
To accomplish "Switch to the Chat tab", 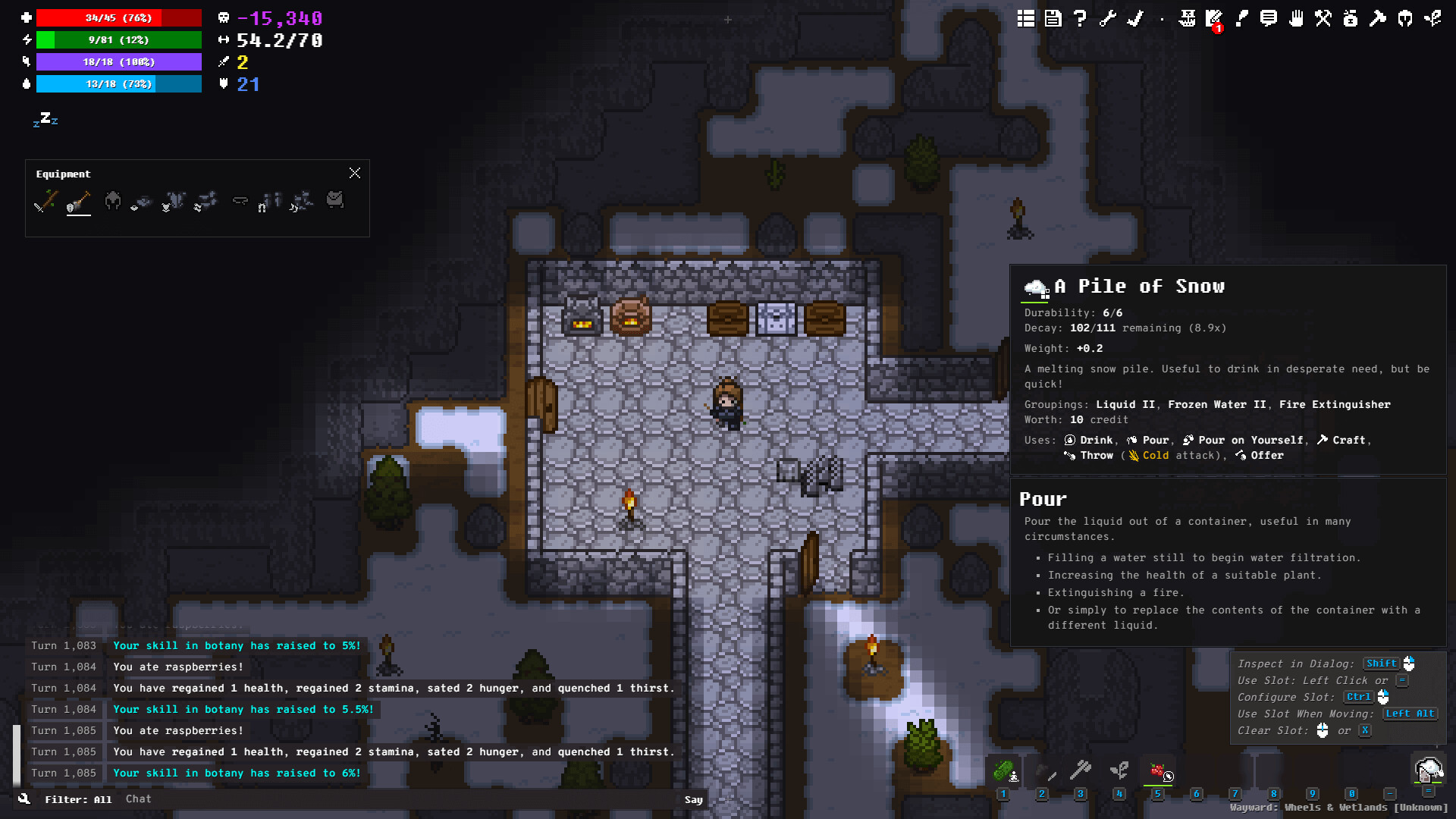I will (x=139, y=799).
